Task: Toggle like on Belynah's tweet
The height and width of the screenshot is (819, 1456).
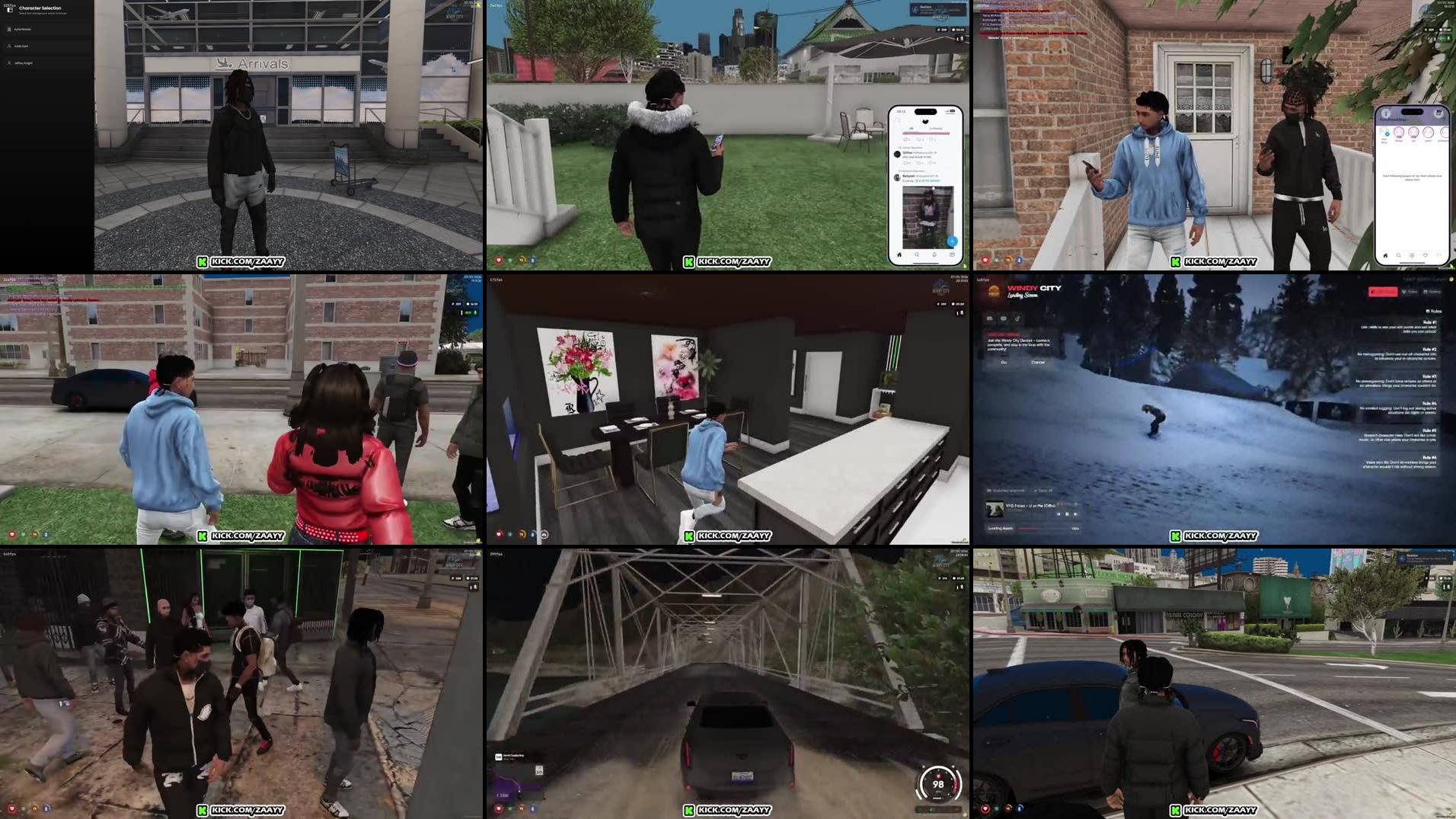Action: pyautogui.click(x=931, y=162)
